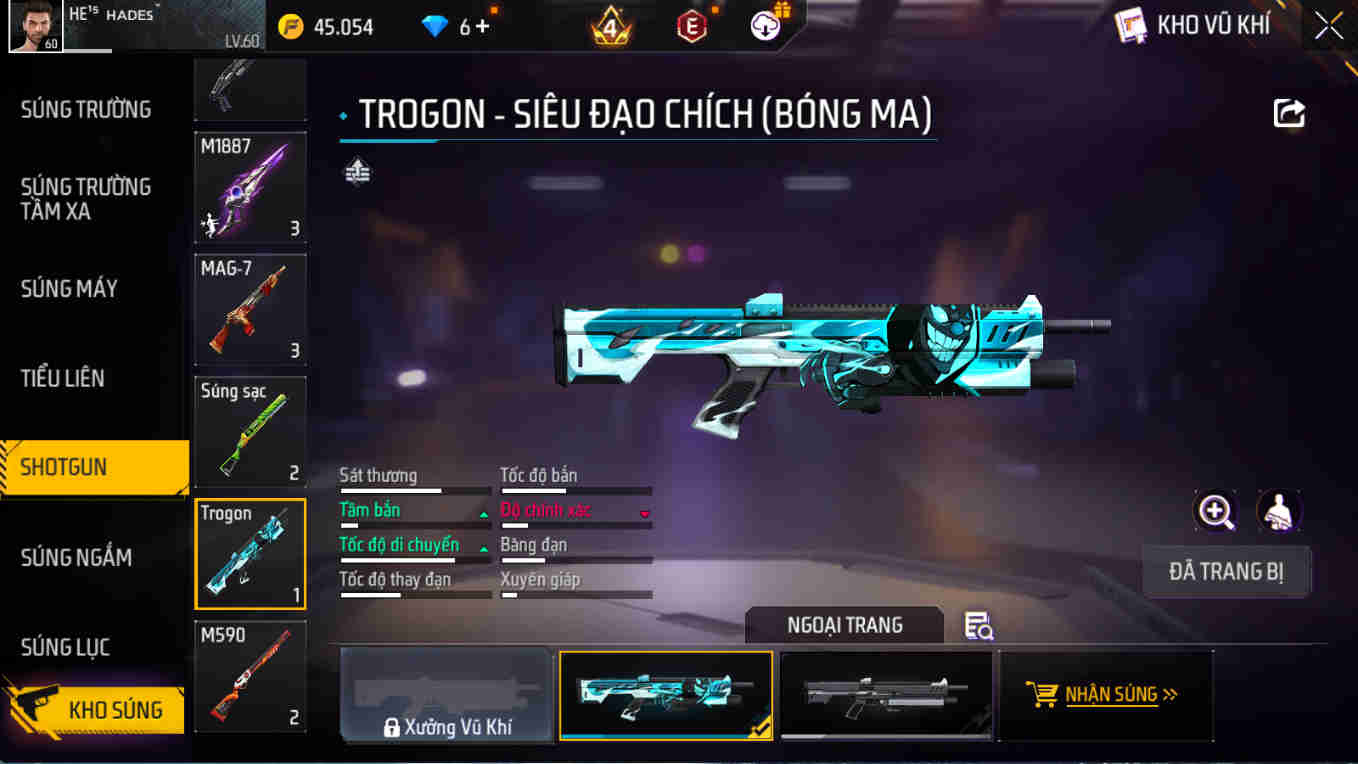Click the ĐÃ TRANG BỊ button
Viewport: 1358px width, 764px height.
tap(1226, 572)
